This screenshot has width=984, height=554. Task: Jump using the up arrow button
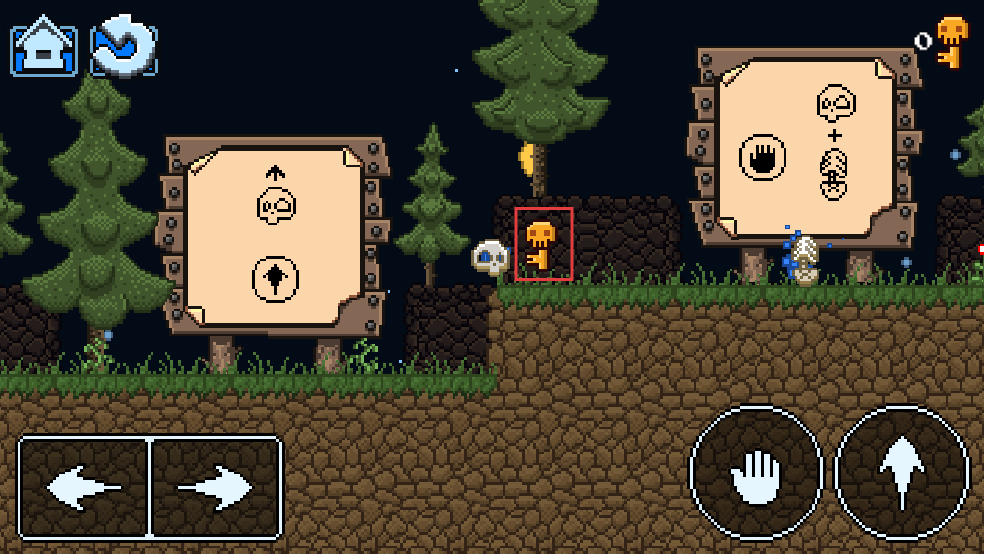click(x=902, y=472)
